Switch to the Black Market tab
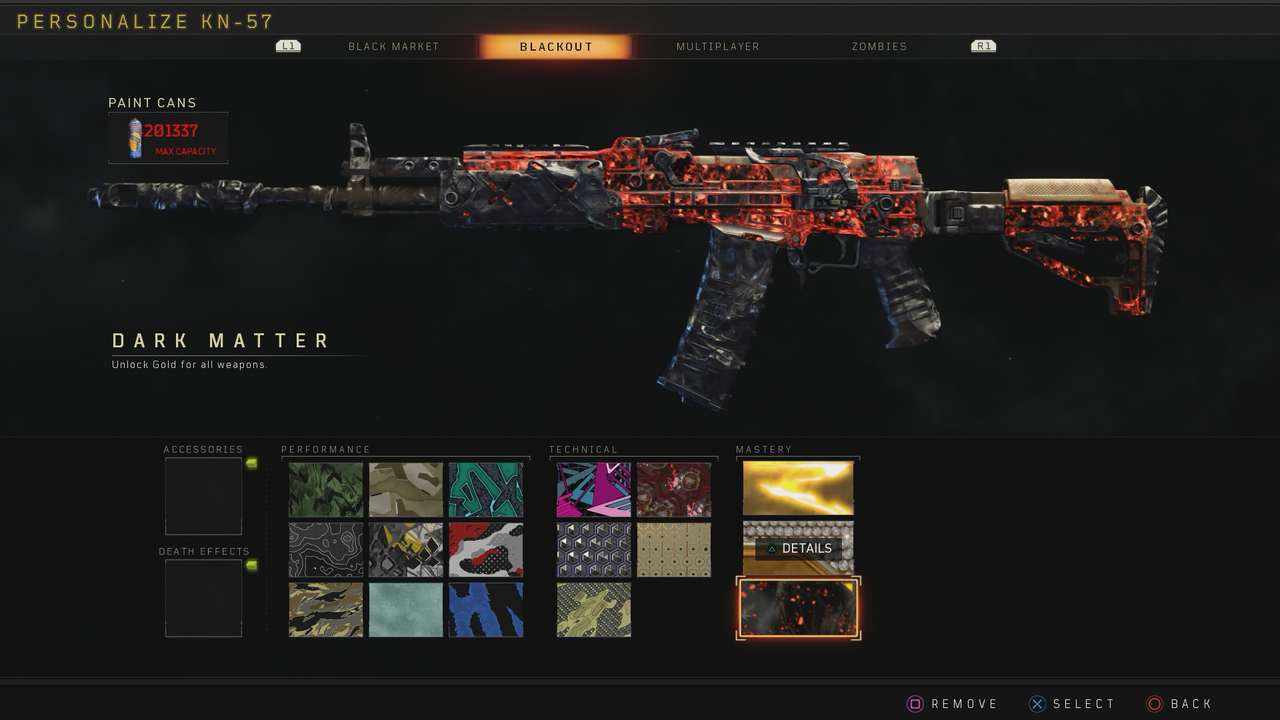 tap(393, 47)
